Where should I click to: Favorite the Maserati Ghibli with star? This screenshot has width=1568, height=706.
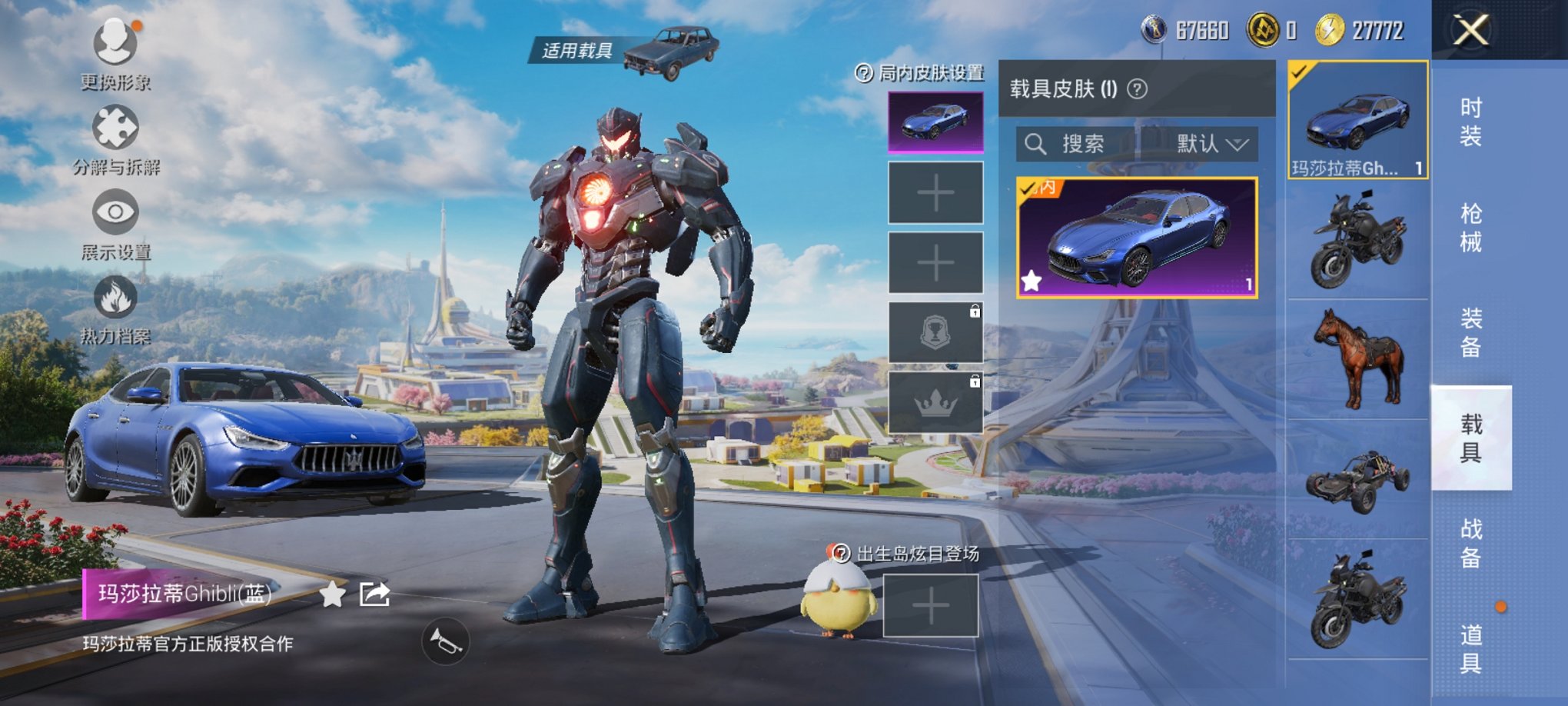tap(332, 594)
